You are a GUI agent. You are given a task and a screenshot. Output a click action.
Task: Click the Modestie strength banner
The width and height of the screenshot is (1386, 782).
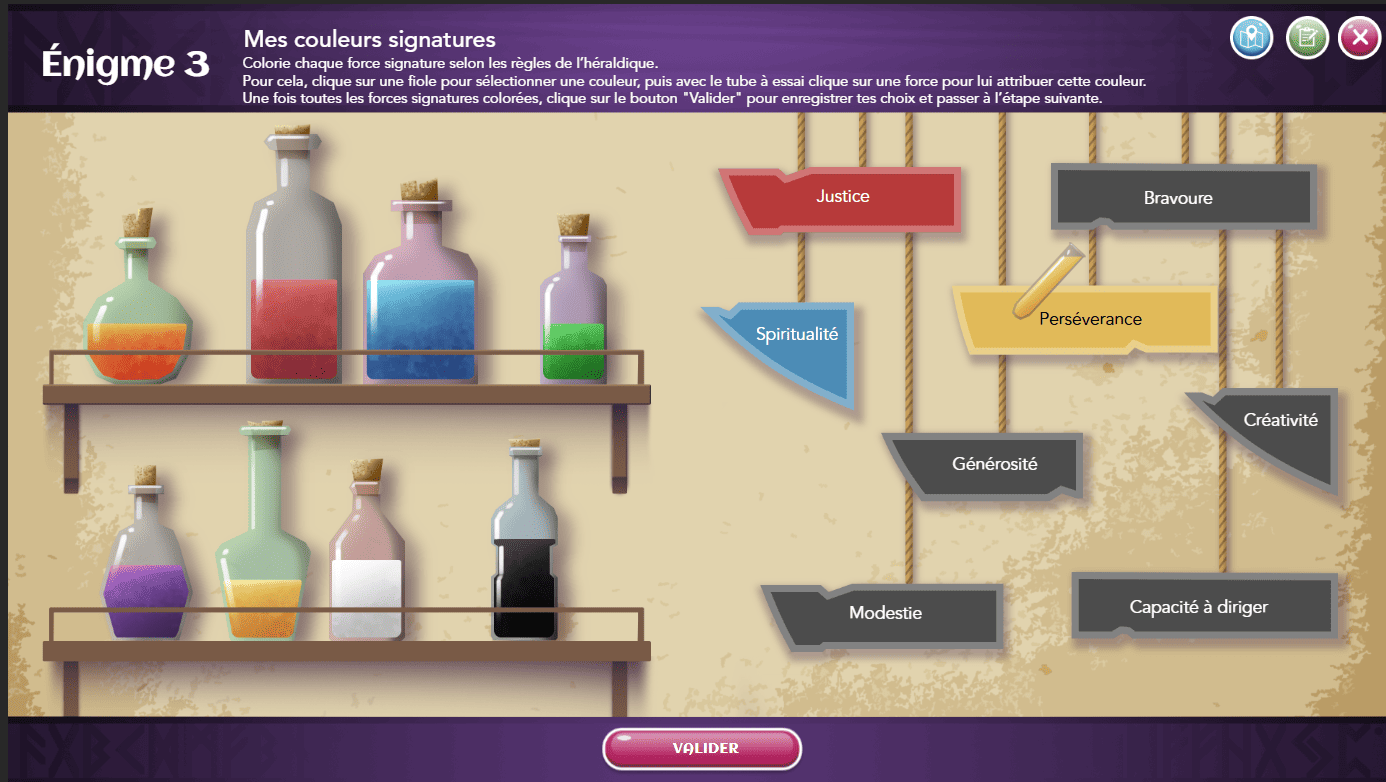886,613
